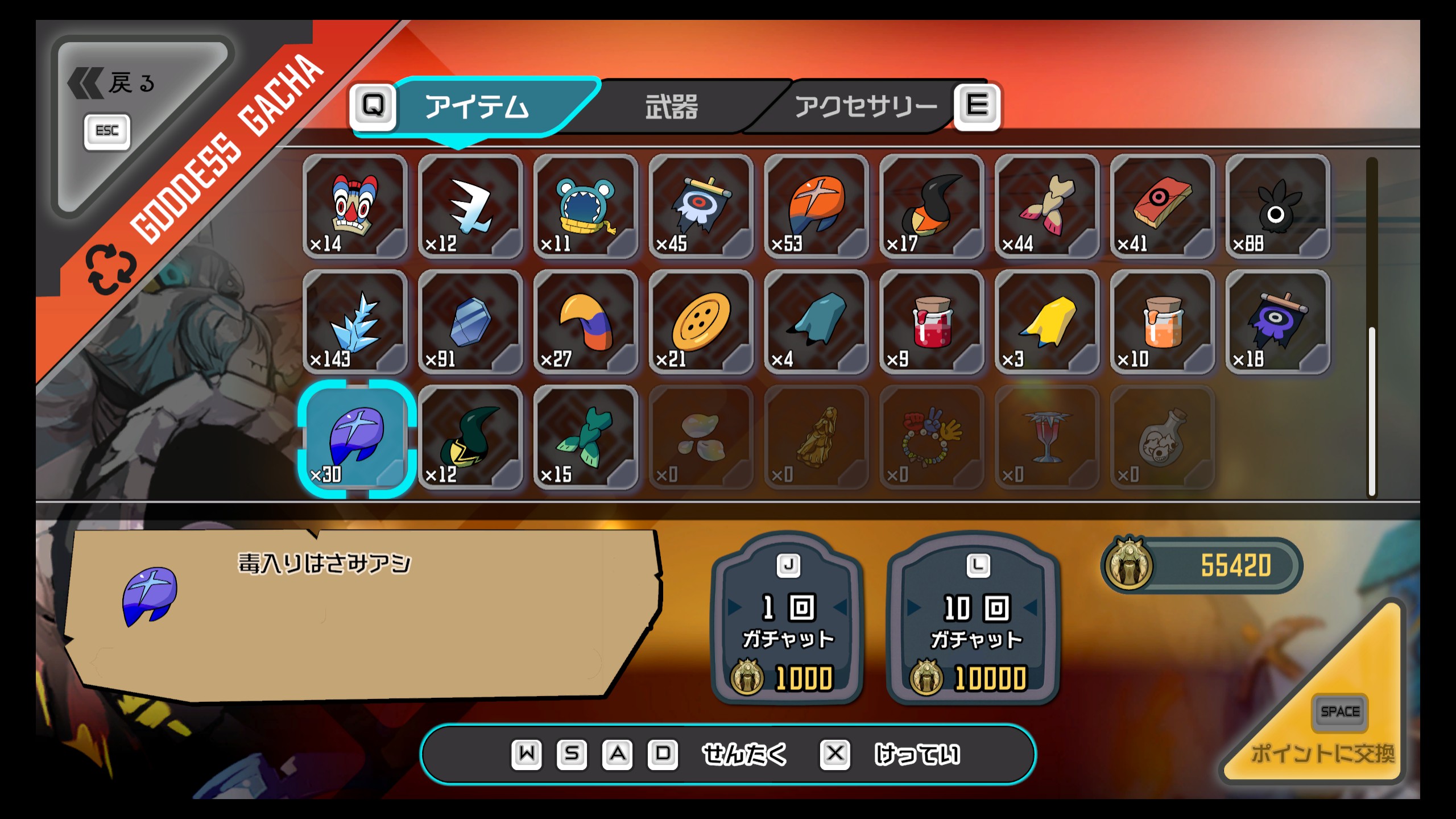
Task: Select the アイテム tab
Action: click(477, 107)
